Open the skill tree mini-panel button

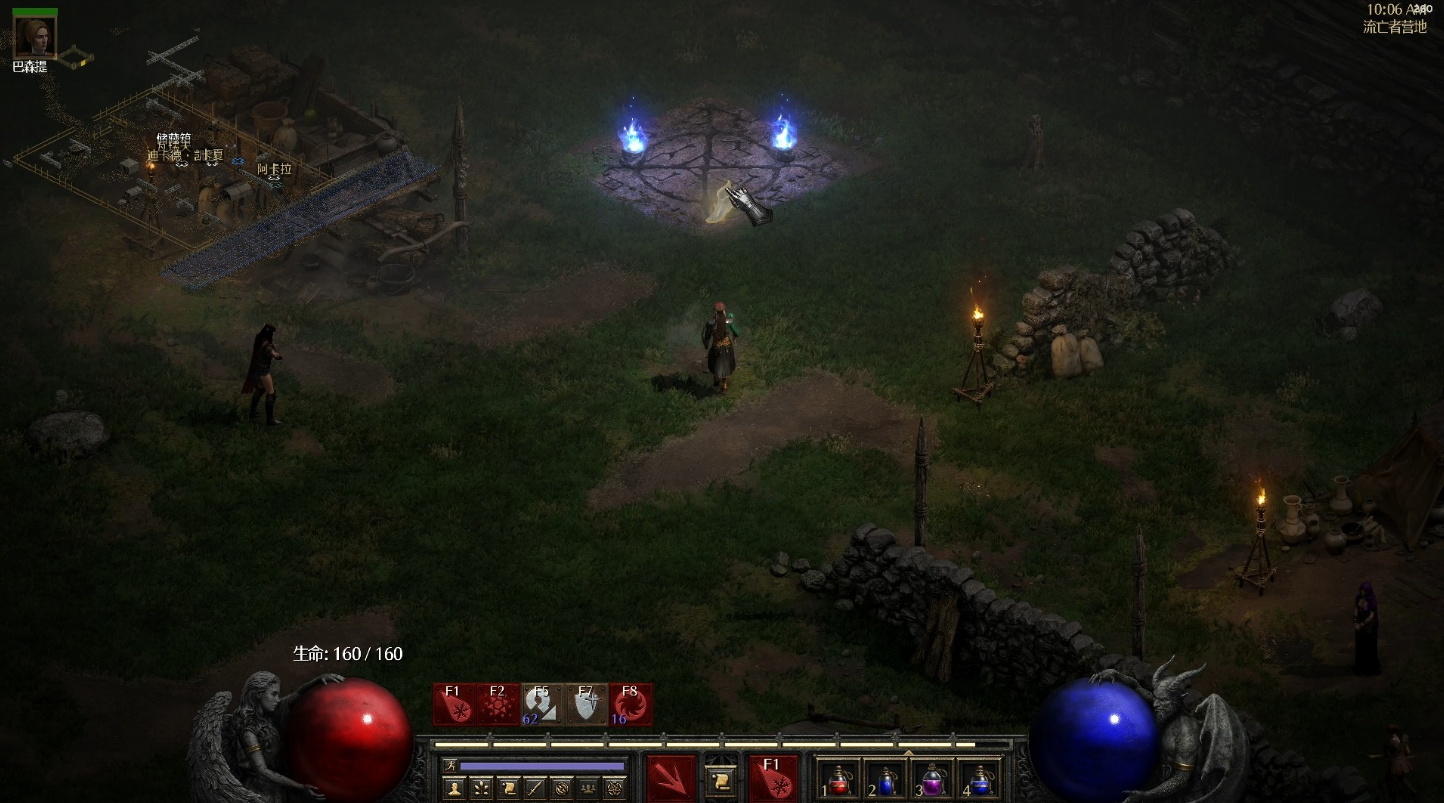(479, 788)
